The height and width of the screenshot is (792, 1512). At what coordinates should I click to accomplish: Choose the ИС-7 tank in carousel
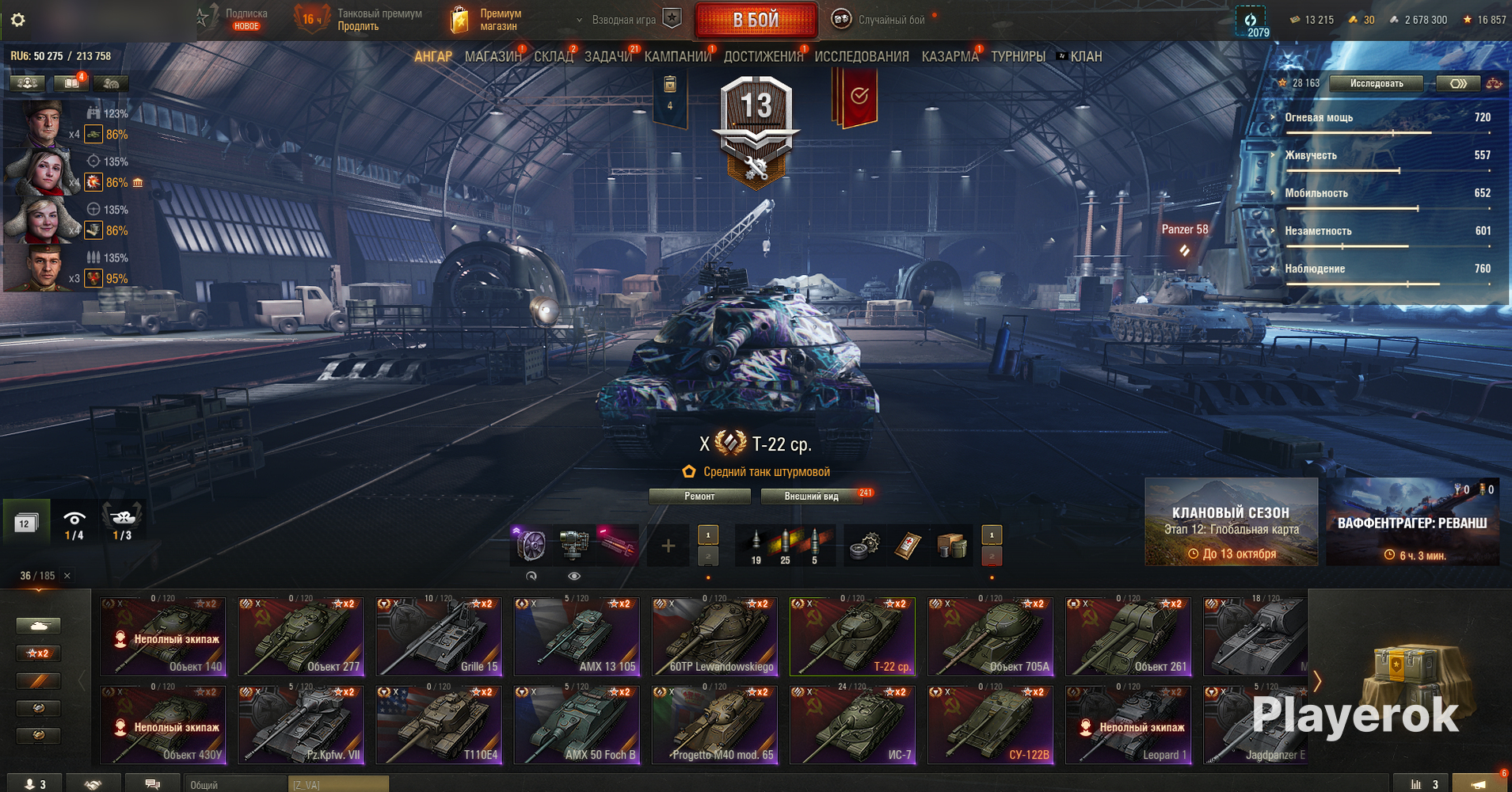(852, 725)
